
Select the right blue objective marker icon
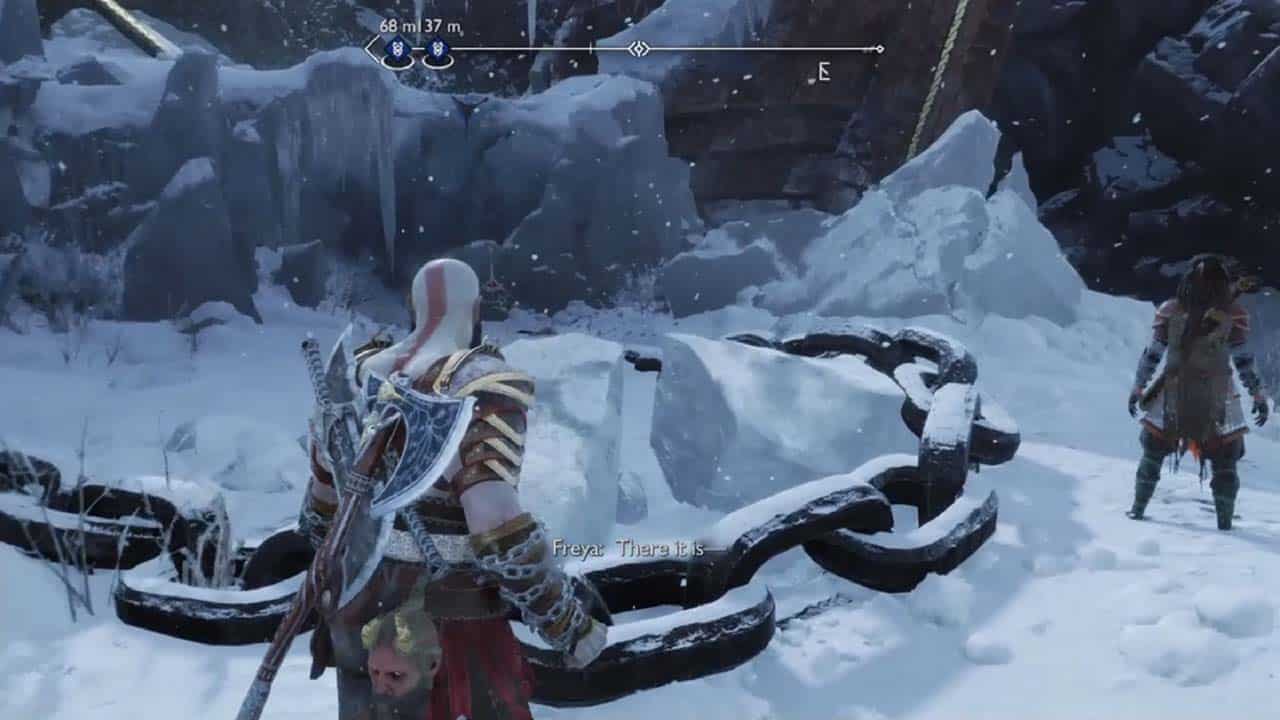point(440,48)
